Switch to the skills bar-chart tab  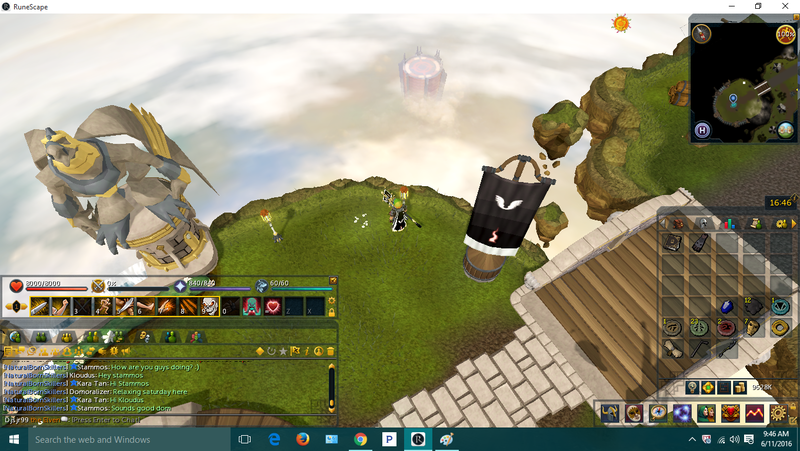730,223
